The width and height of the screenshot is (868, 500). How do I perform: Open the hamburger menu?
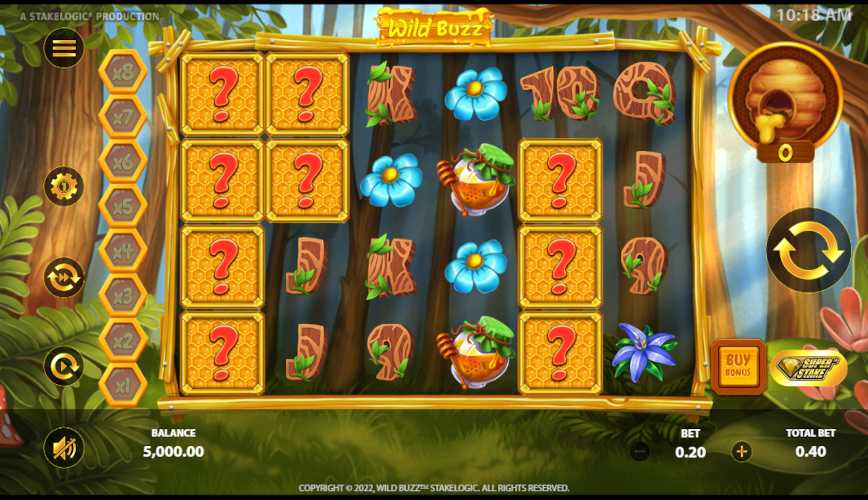click(63, 48)
